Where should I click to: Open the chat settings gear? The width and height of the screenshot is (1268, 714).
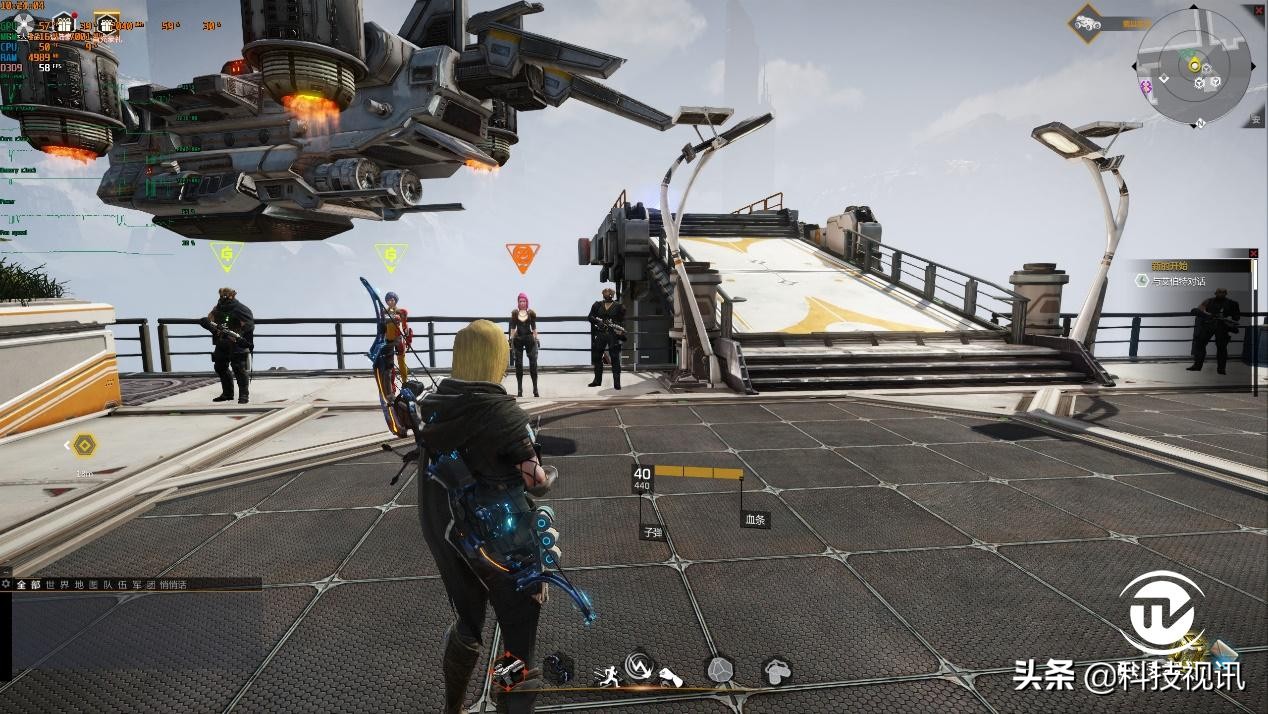pos(6,584)
